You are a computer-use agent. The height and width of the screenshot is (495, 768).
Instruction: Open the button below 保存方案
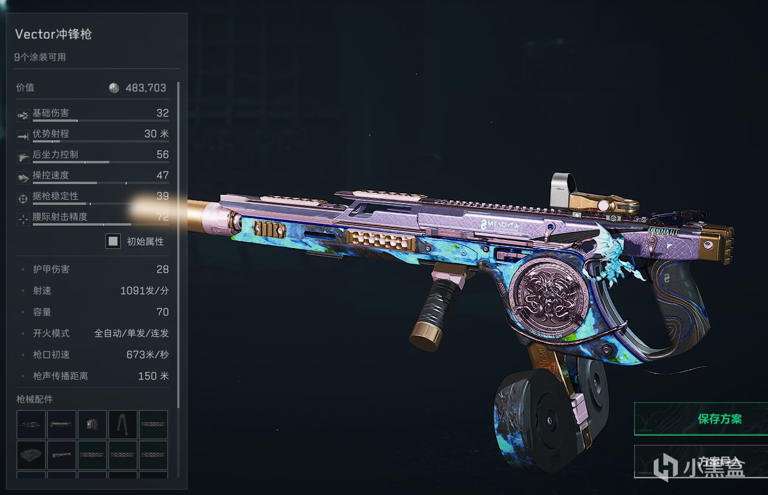click(700, 461)
